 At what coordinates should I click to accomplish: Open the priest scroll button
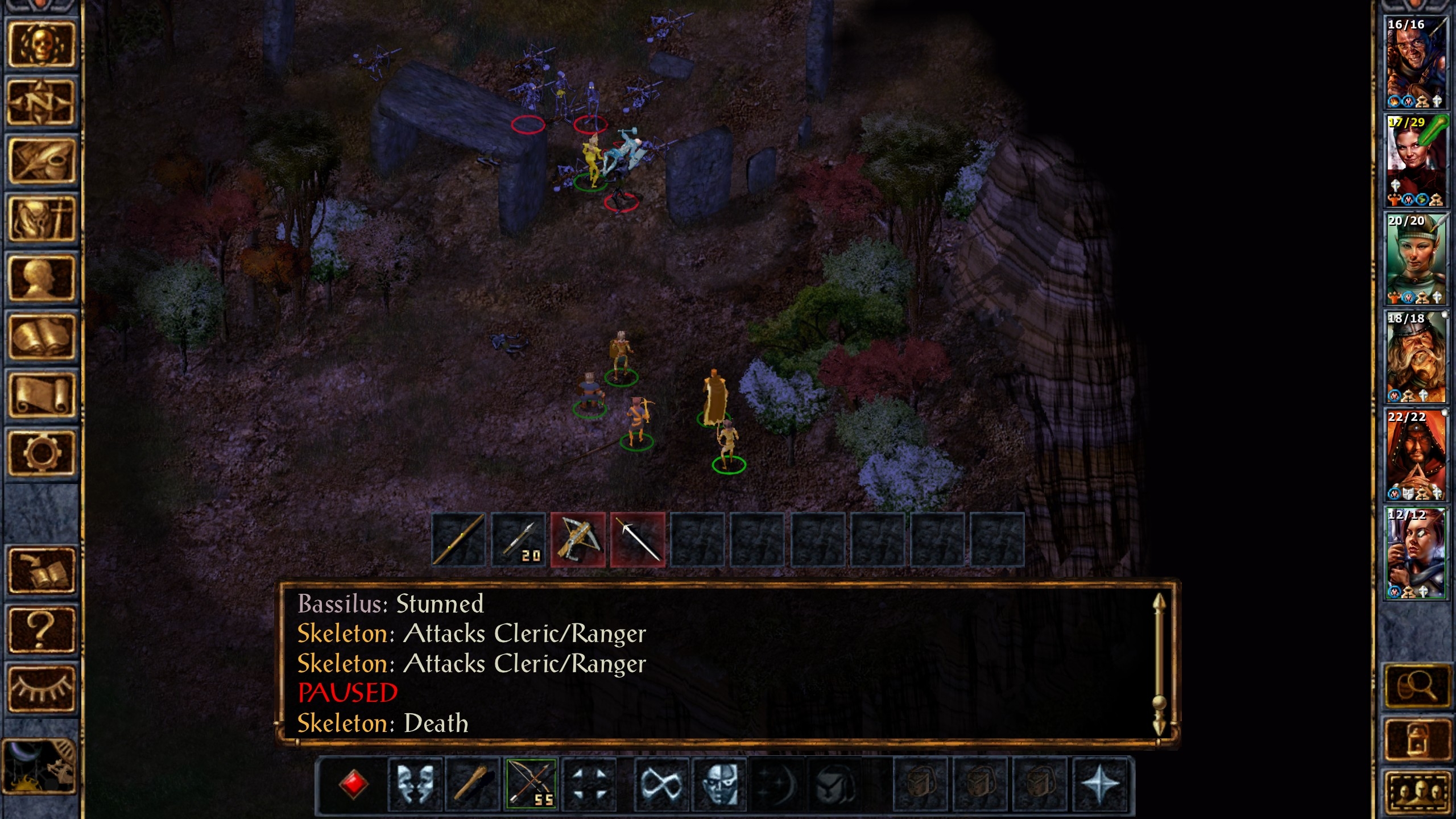41,395
